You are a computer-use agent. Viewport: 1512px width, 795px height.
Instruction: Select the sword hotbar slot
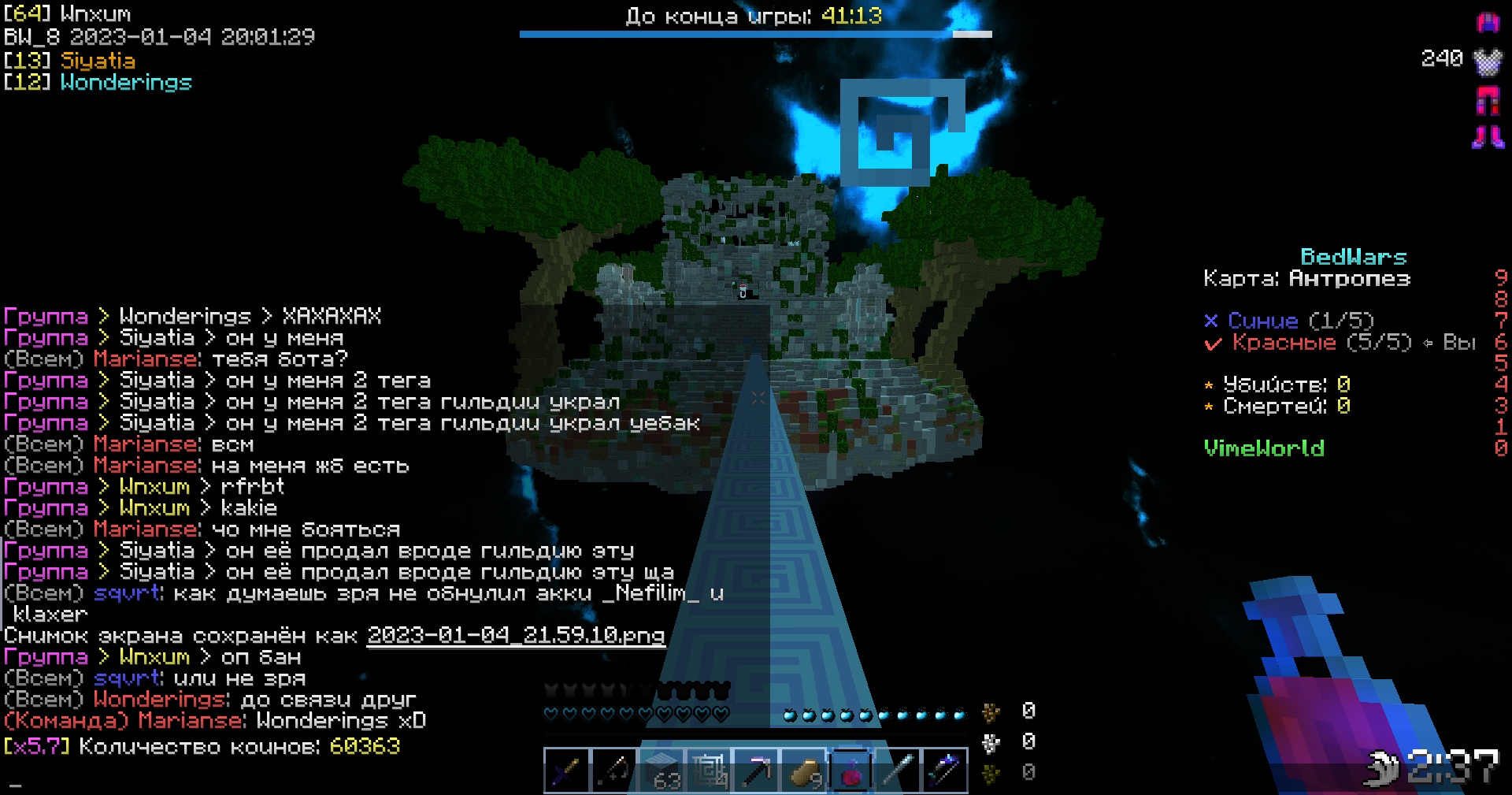566,770
